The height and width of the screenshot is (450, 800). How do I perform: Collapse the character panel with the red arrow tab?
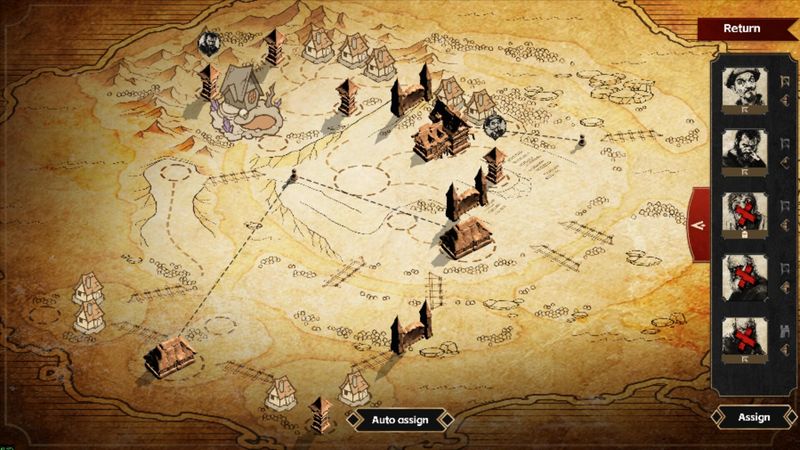click(699, 225)
